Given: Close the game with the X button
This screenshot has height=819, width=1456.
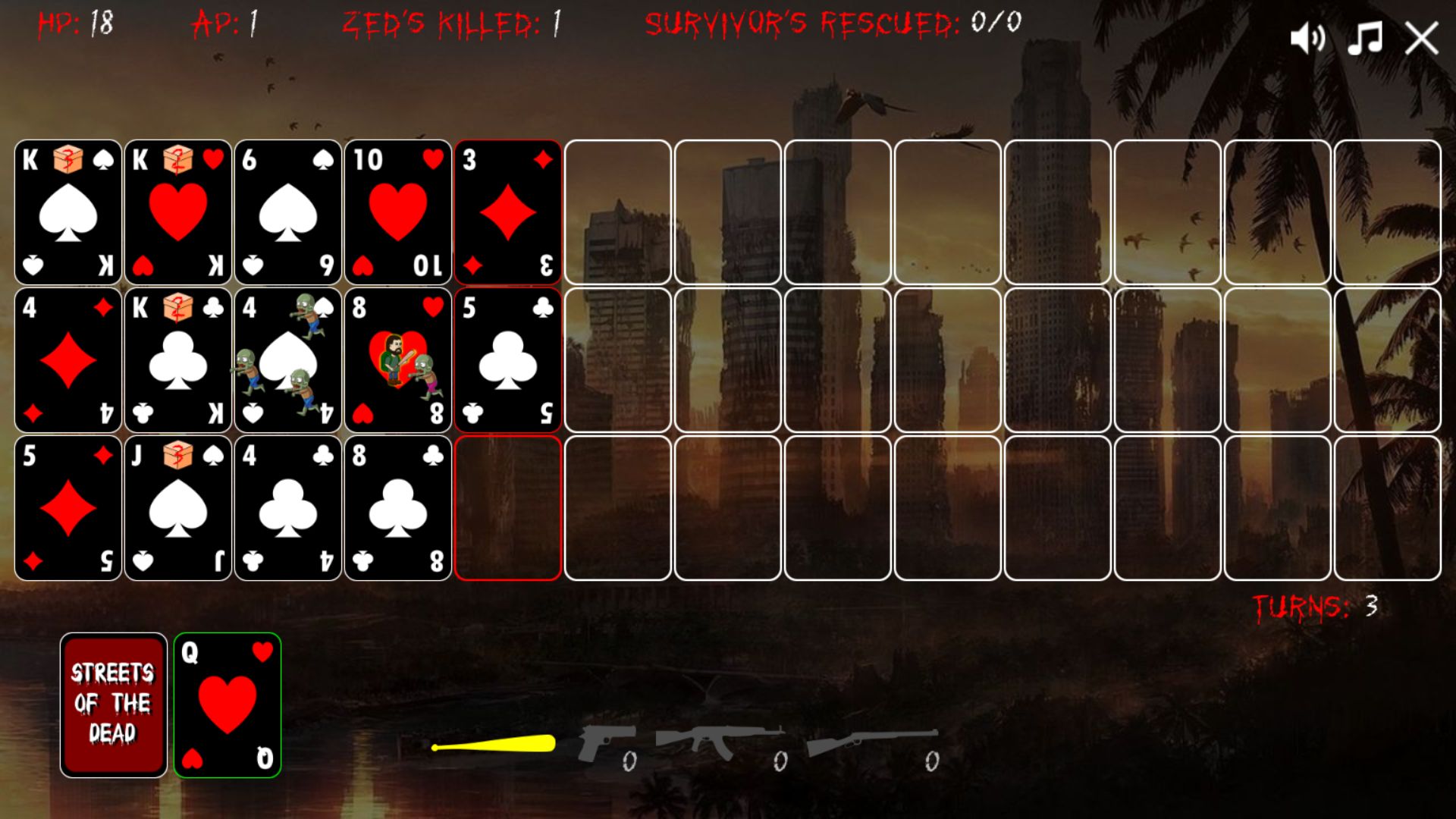Looking at the screenshot, I should 1423,38.
